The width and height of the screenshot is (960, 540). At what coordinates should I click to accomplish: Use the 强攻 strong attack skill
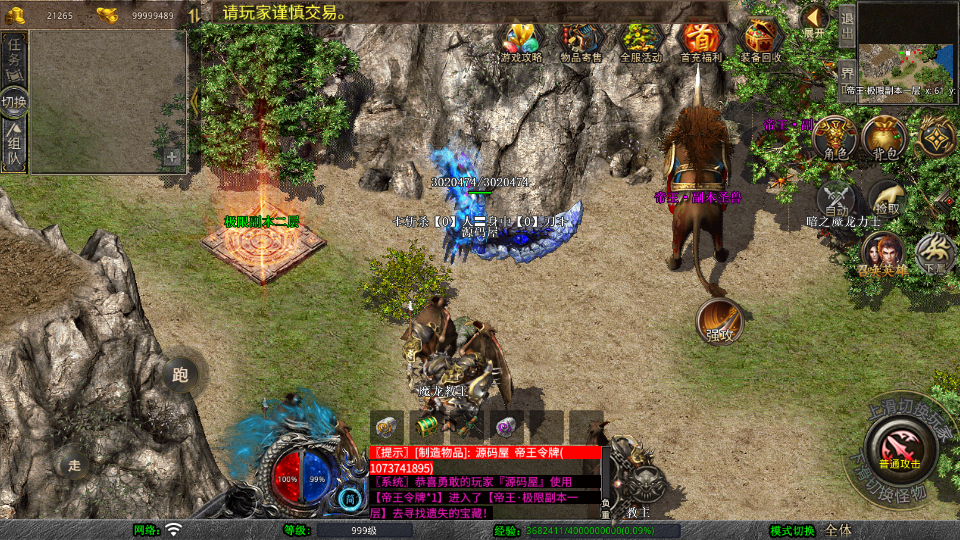point(720,320)
